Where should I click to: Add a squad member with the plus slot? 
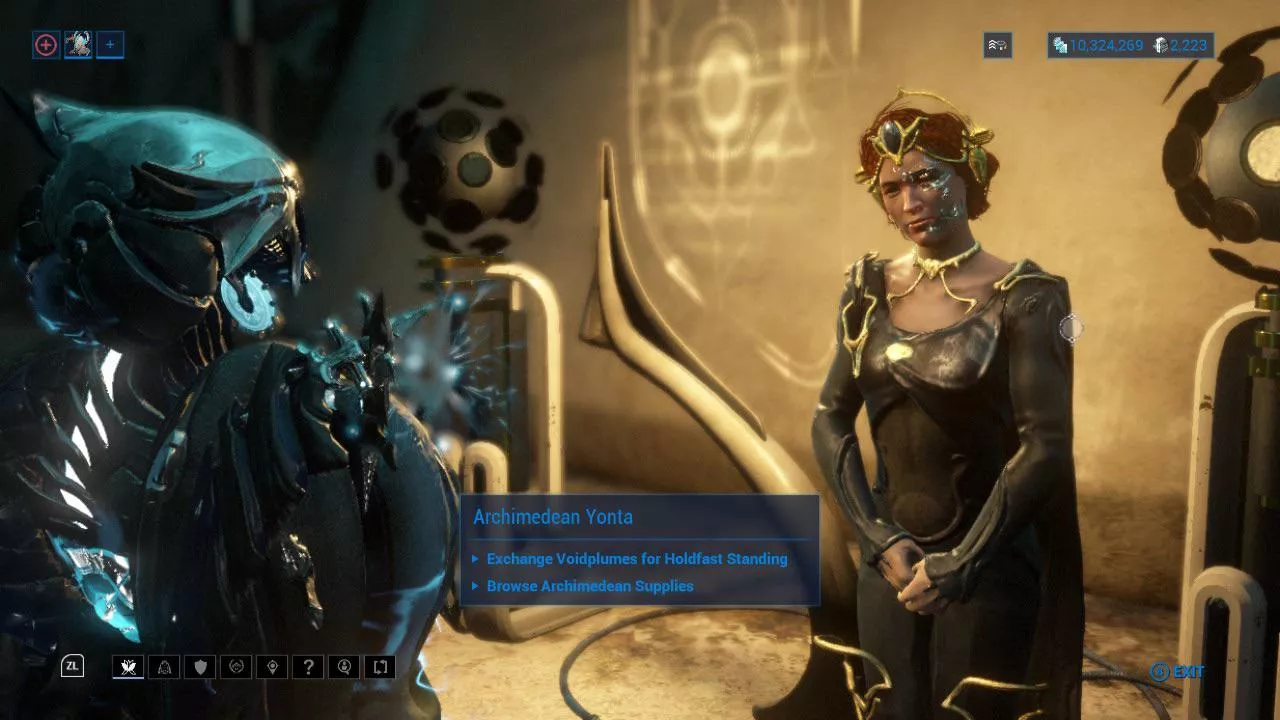coord(110,44)
